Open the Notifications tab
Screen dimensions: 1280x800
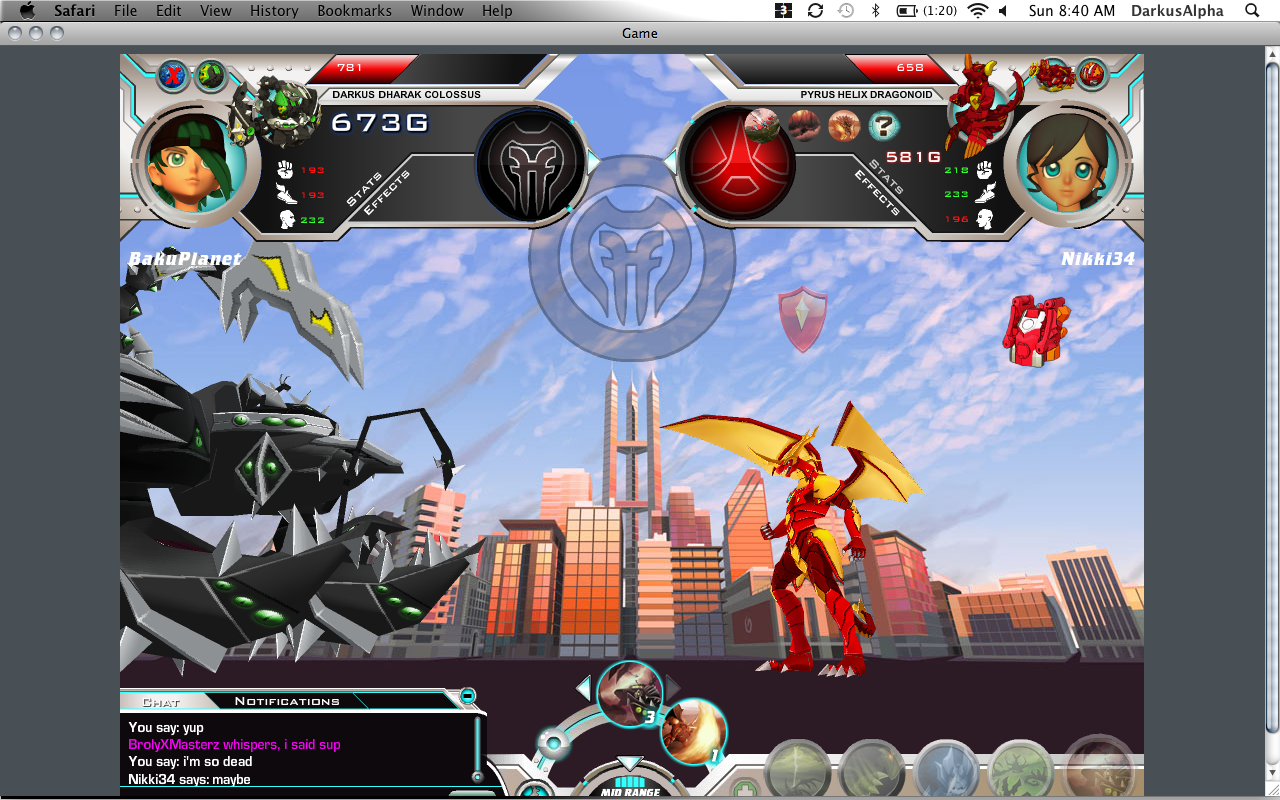tap(287, 702)
